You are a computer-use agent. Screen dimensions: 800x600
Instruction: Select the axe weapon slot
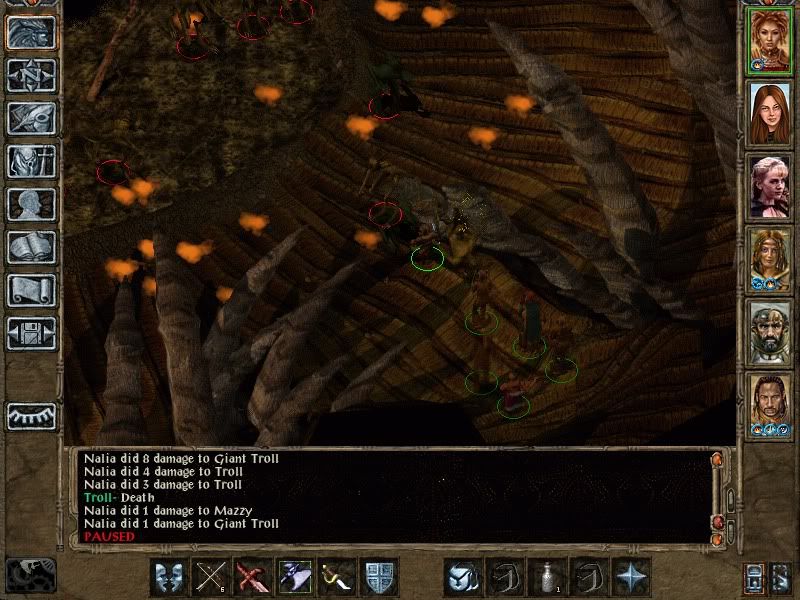(296, 577)
